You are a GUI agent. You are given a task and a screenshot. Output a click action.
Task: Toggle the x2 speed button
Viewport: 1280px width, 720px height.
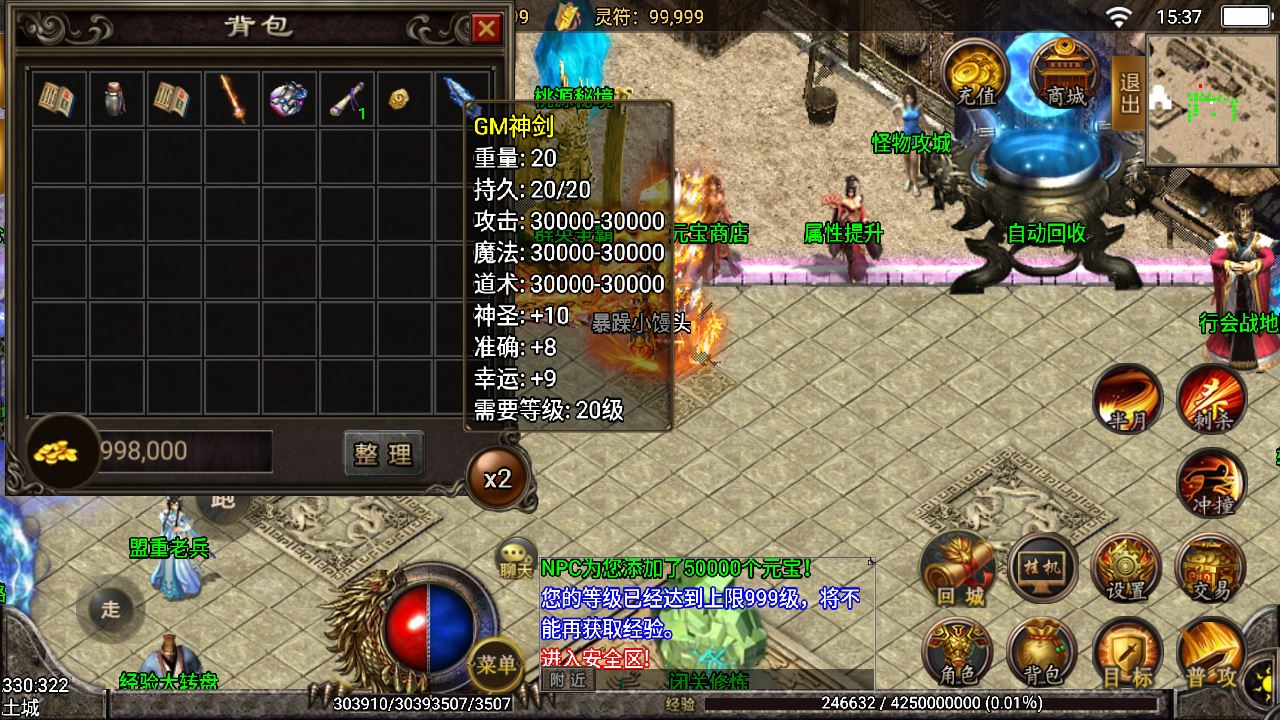[497, 479]
